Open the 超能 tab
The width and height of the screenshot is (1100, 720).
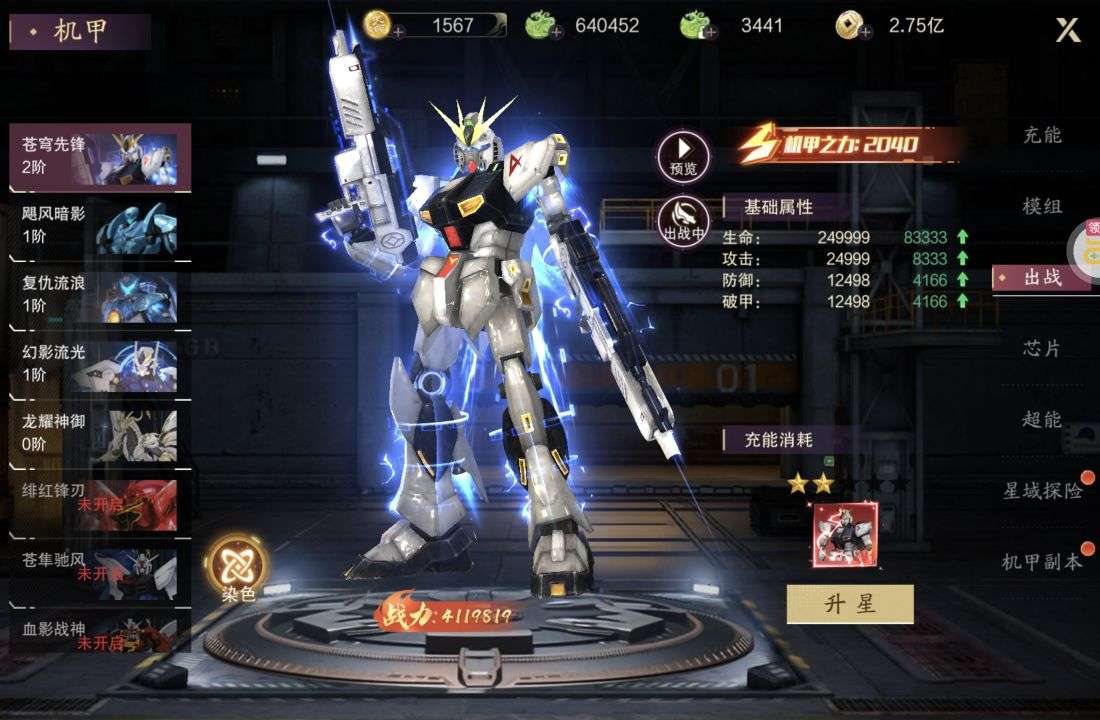point(1042,419)
